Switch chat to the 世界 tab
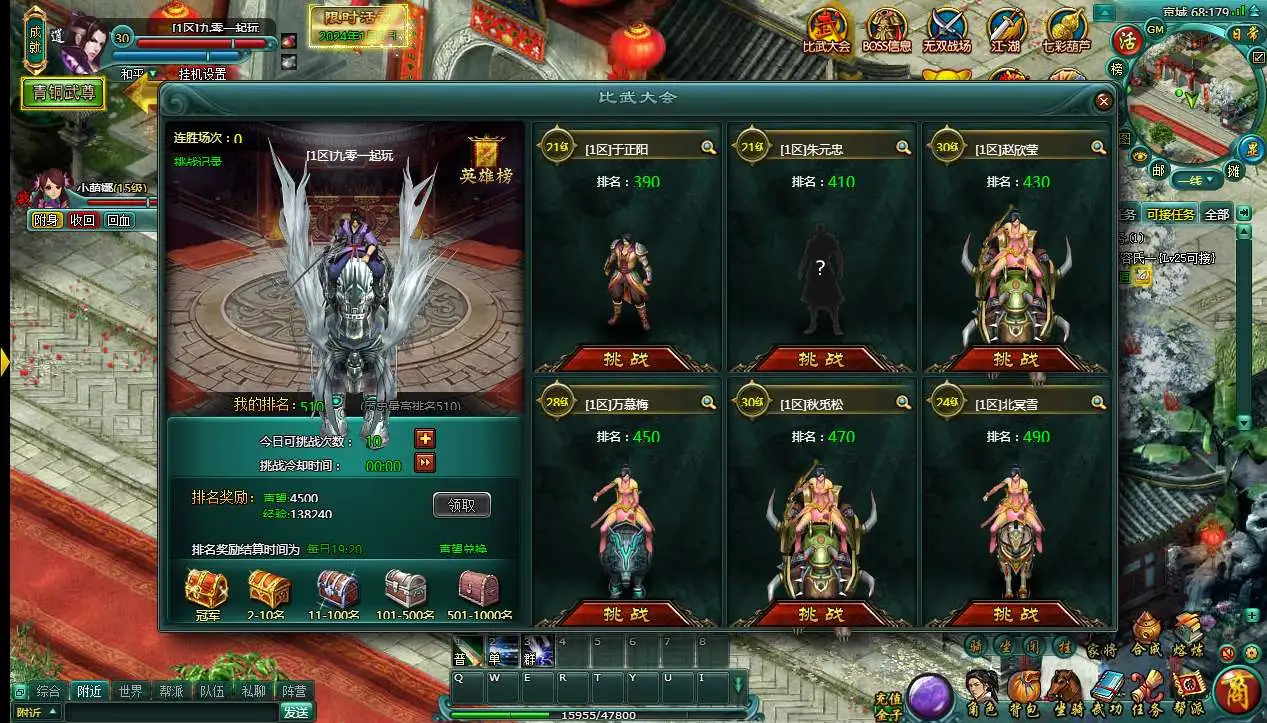The image size is (1267, 723). coord(130,691)
